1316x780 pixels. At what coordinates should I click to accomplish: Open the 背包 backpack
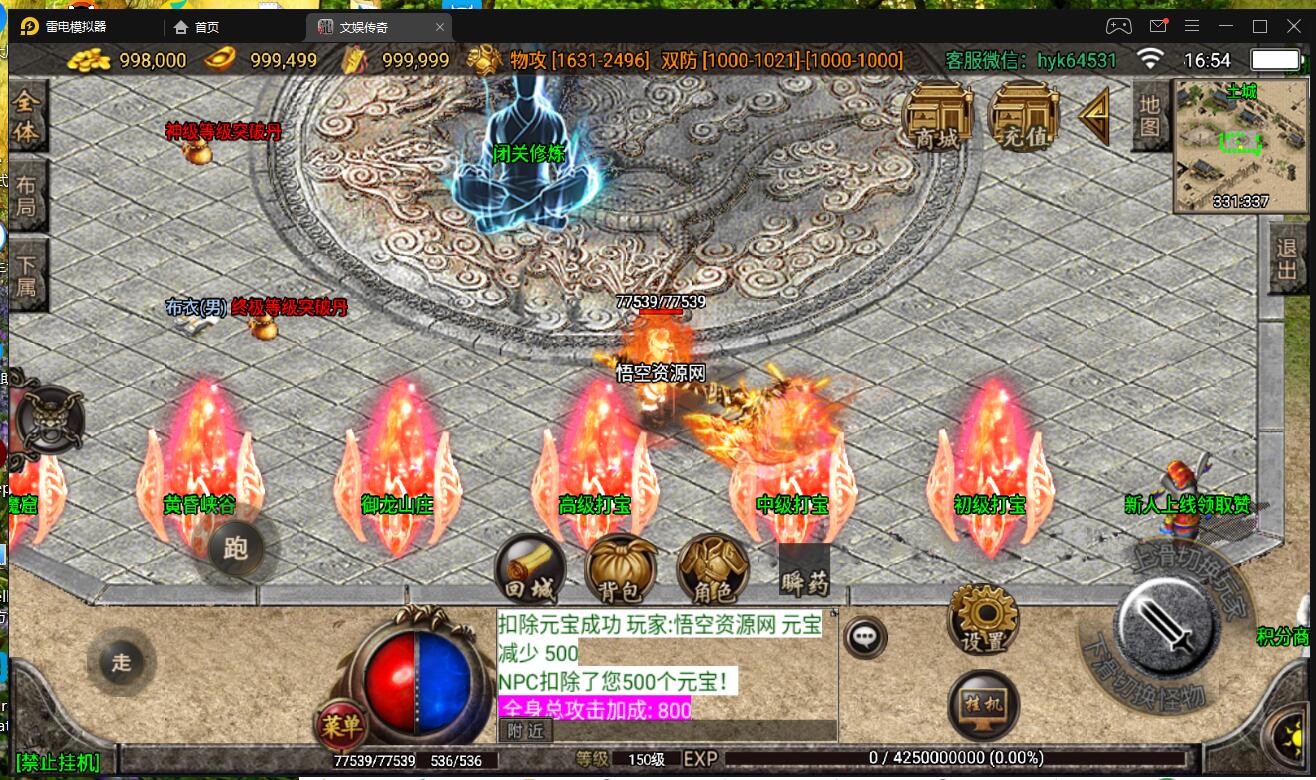click(621, 571)
